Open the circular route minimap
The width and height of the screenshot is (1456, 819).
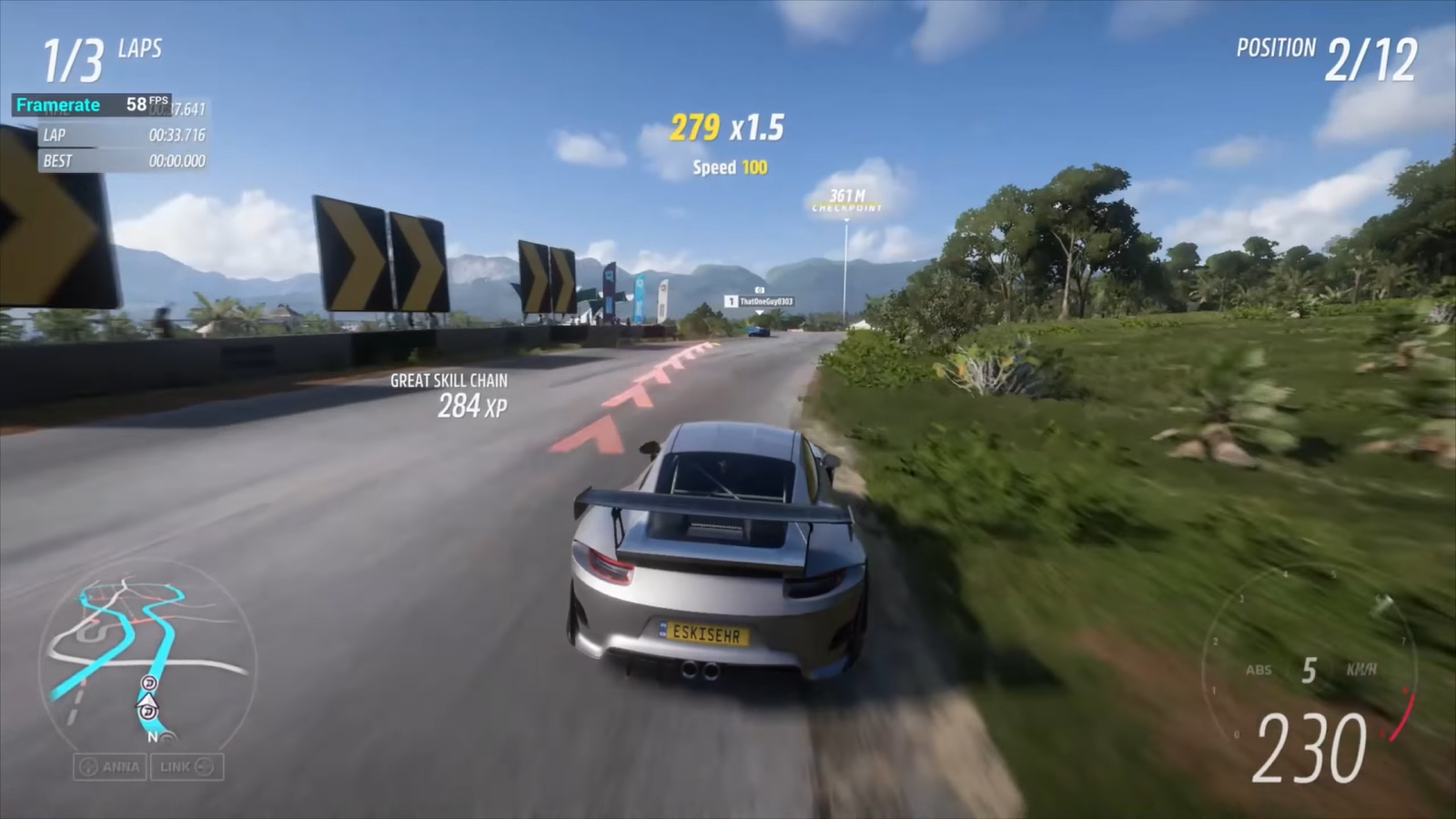pyautogui.click(x=146, y=655)
